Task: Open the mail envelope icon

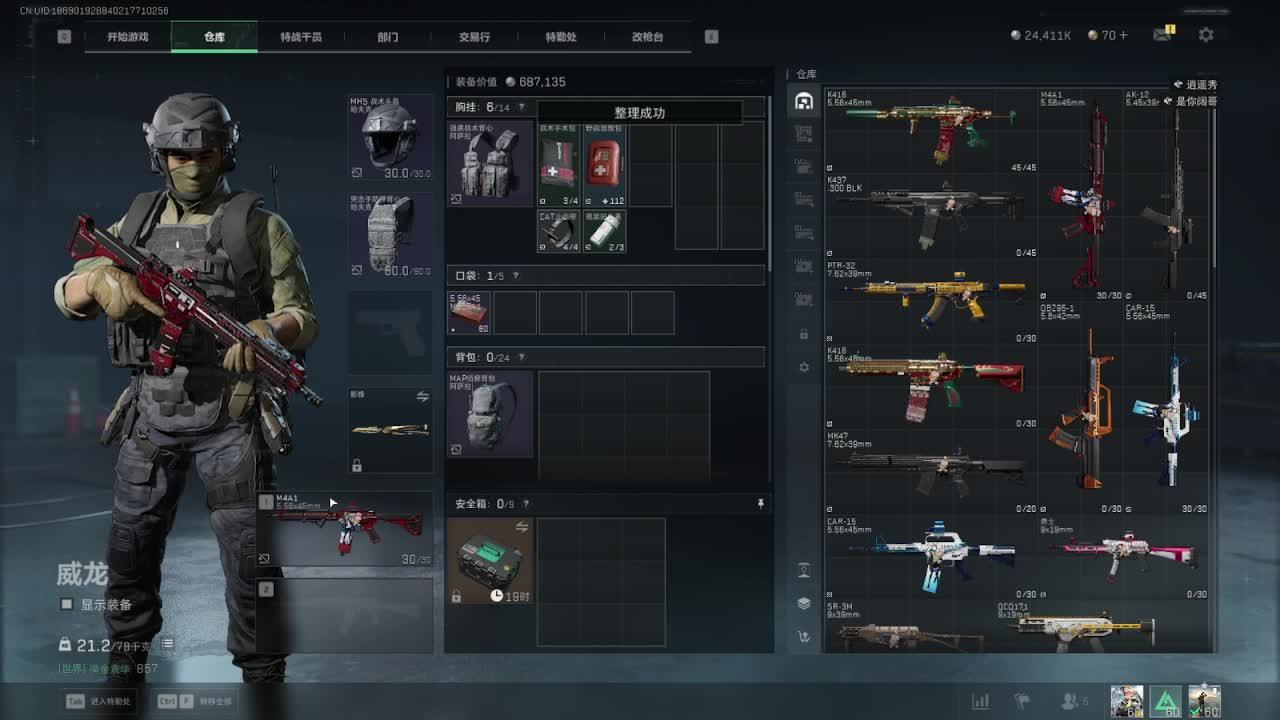Action: (x=1162, y=35)
